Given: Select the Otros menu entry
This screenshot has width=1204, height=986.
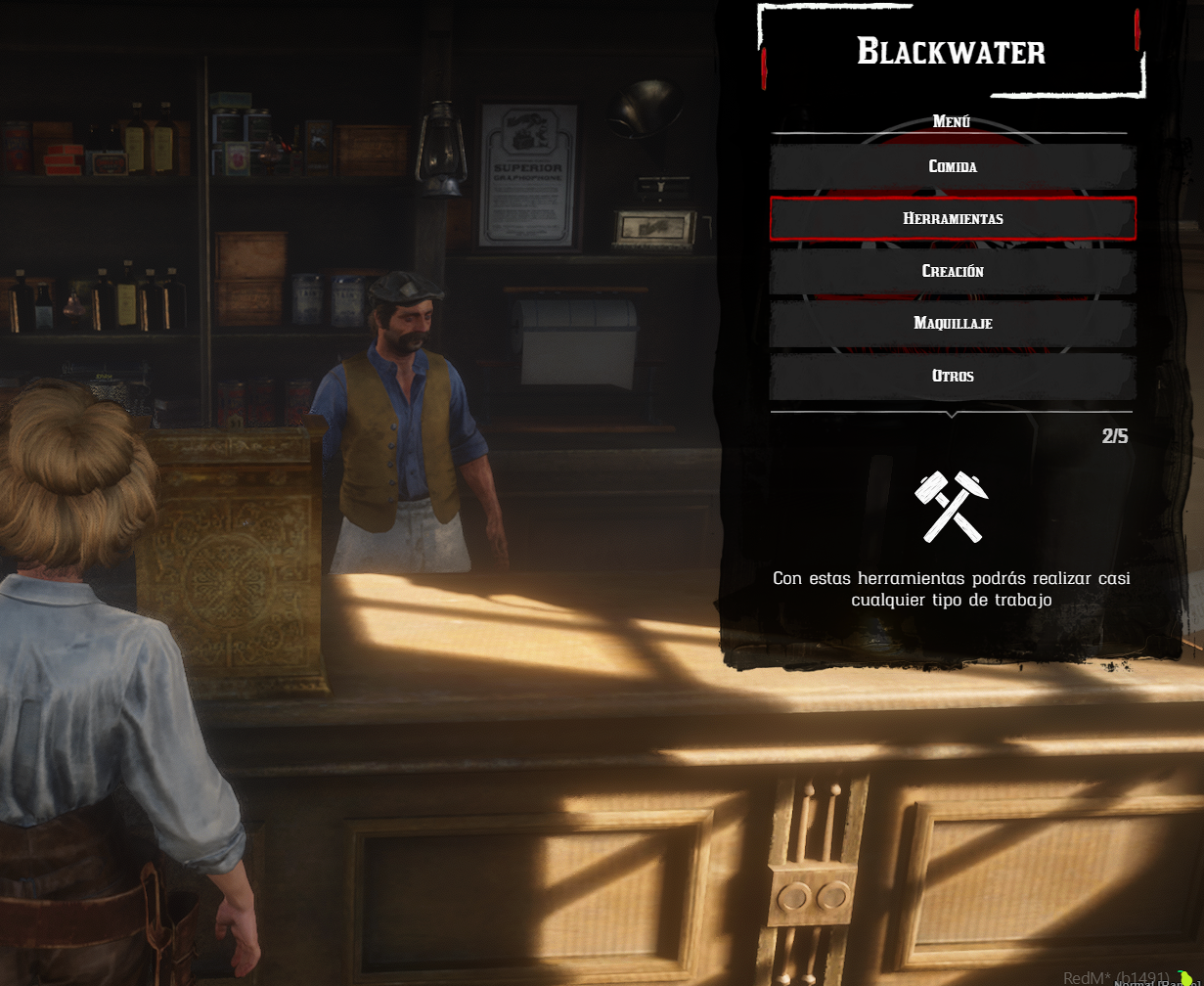Looking at the screenshot, I should (953, 376).
